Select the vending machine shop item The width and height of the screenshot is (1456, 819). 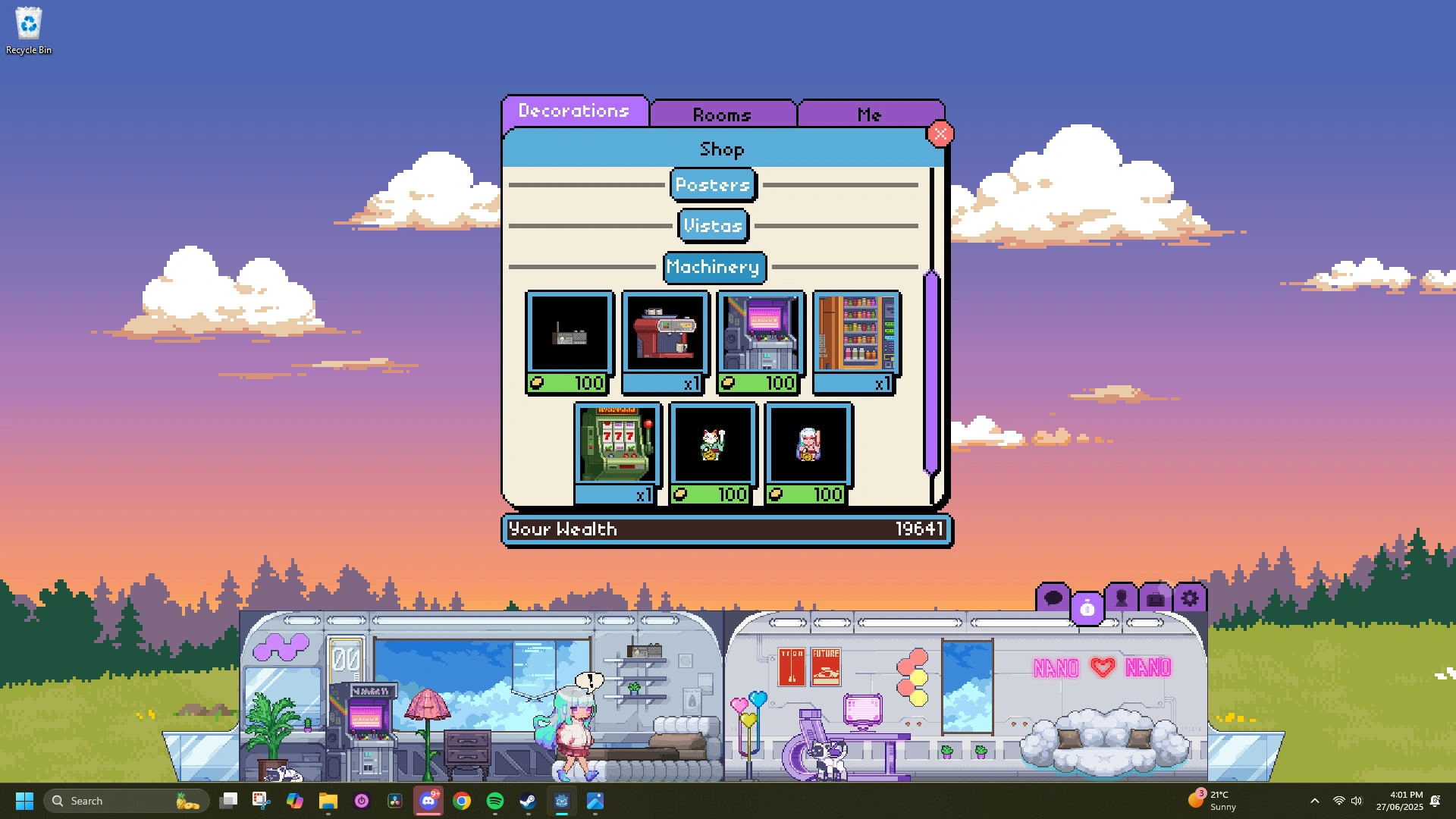(855, 334)
